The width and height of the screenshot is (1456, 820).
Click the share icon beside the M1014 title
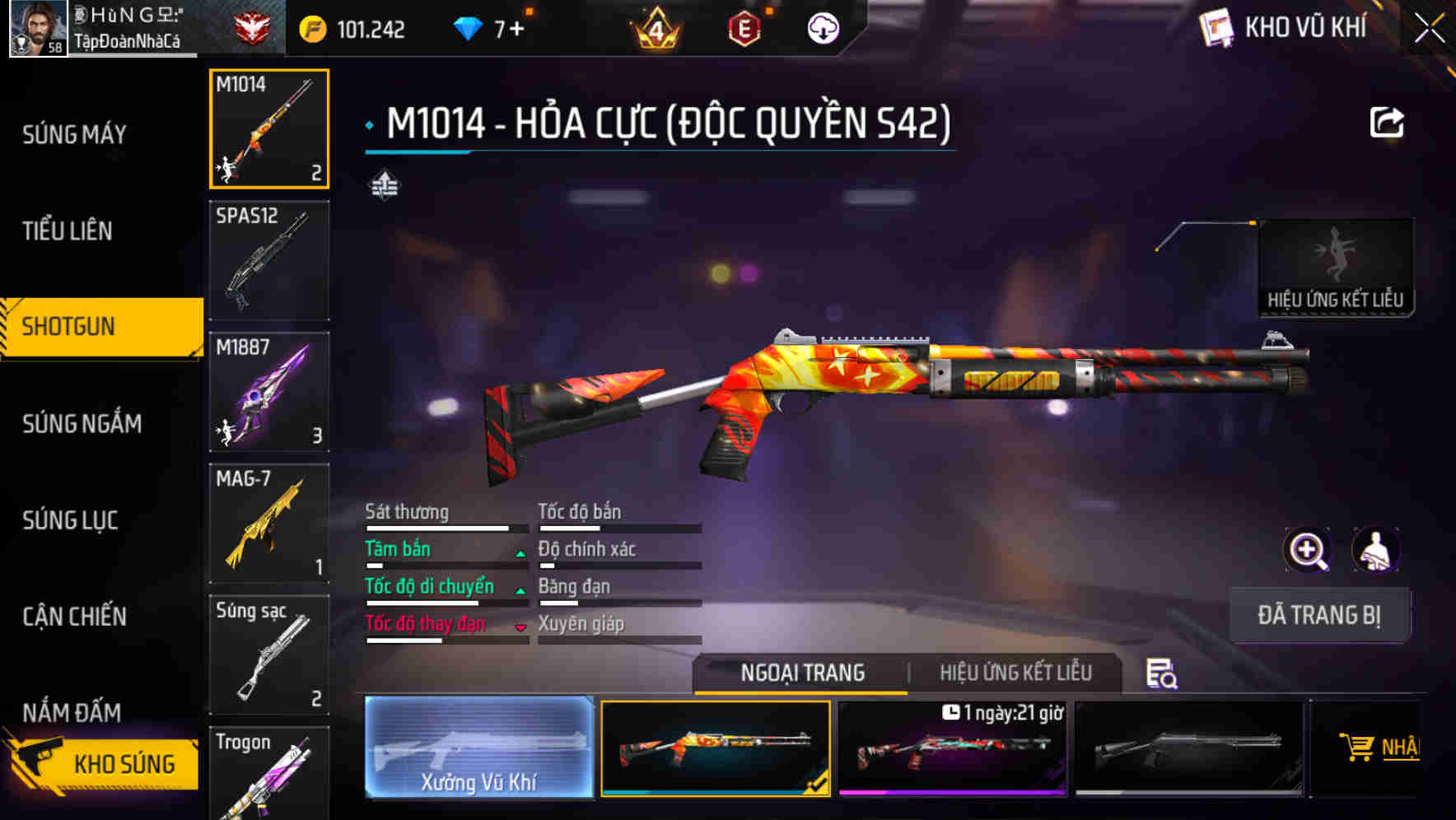click(1388, 122)
